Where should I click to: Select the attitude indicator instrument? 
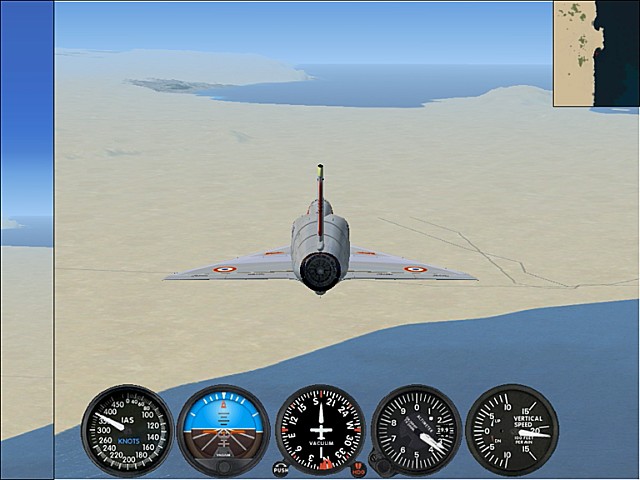[223, 430]
